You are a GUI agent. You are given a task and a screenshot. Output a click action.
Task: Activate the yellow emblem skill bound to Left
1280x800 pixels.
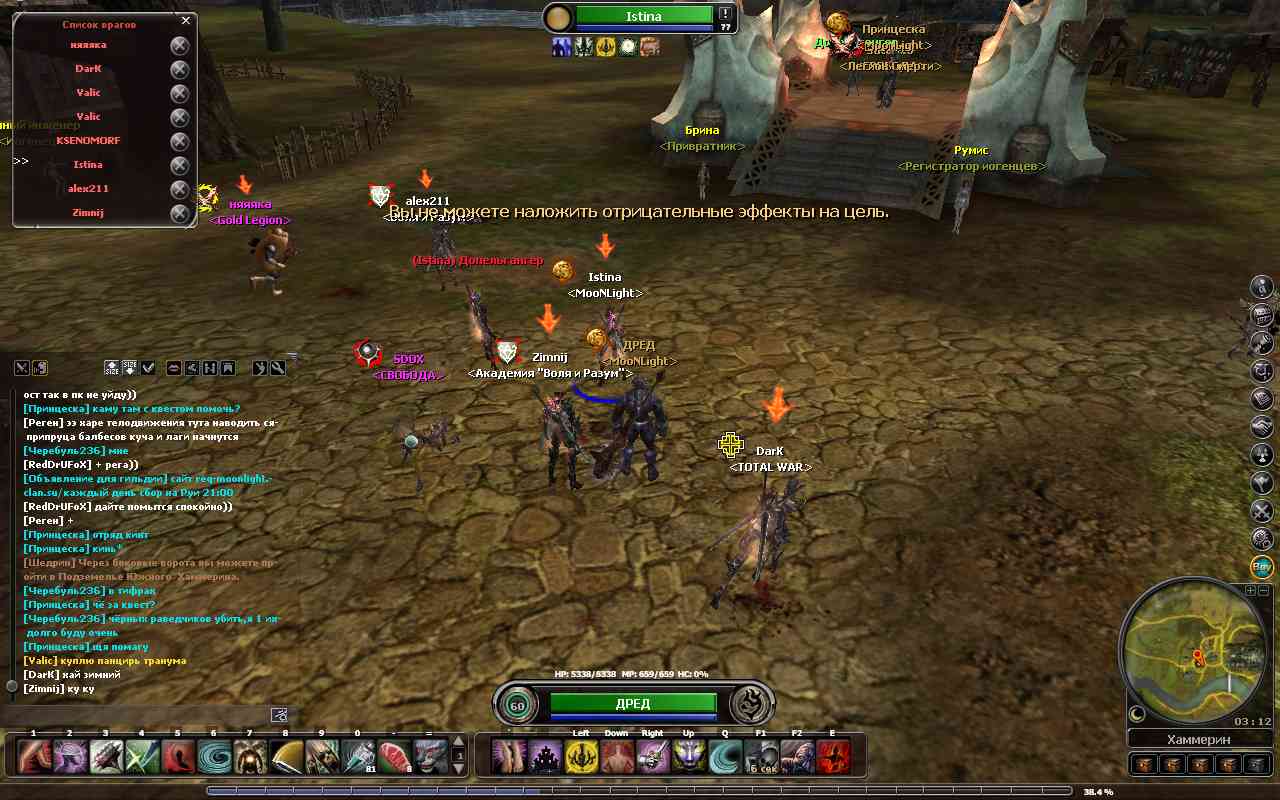tap(582, 757)
